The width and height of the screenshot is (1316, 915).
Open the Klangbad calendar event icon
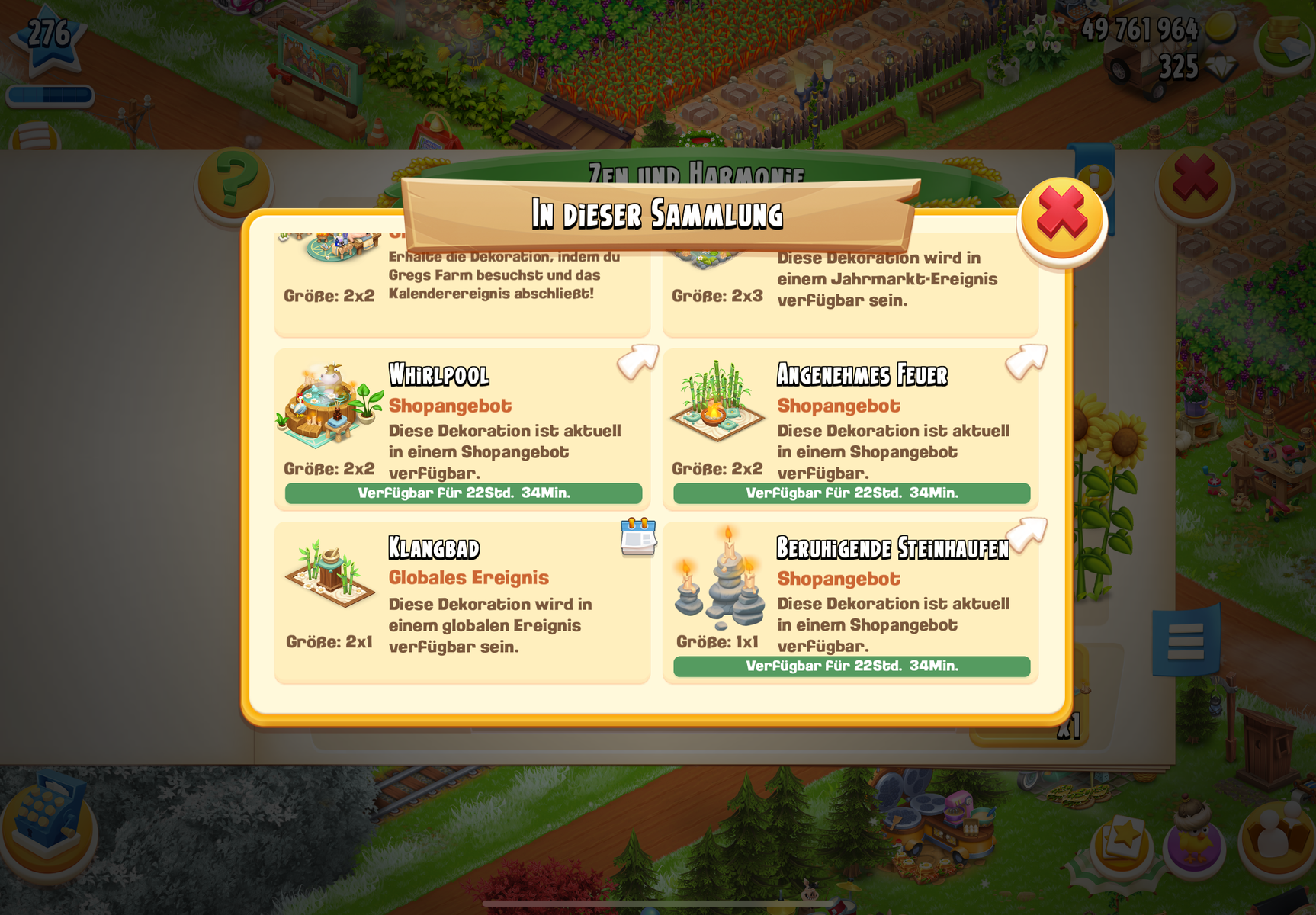pyautogui.click(x=638, y=537)
